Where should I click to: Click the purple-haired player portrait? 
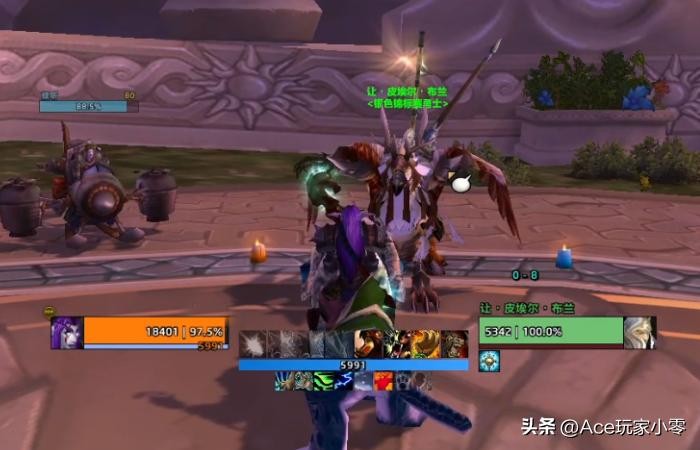(67, 333)
